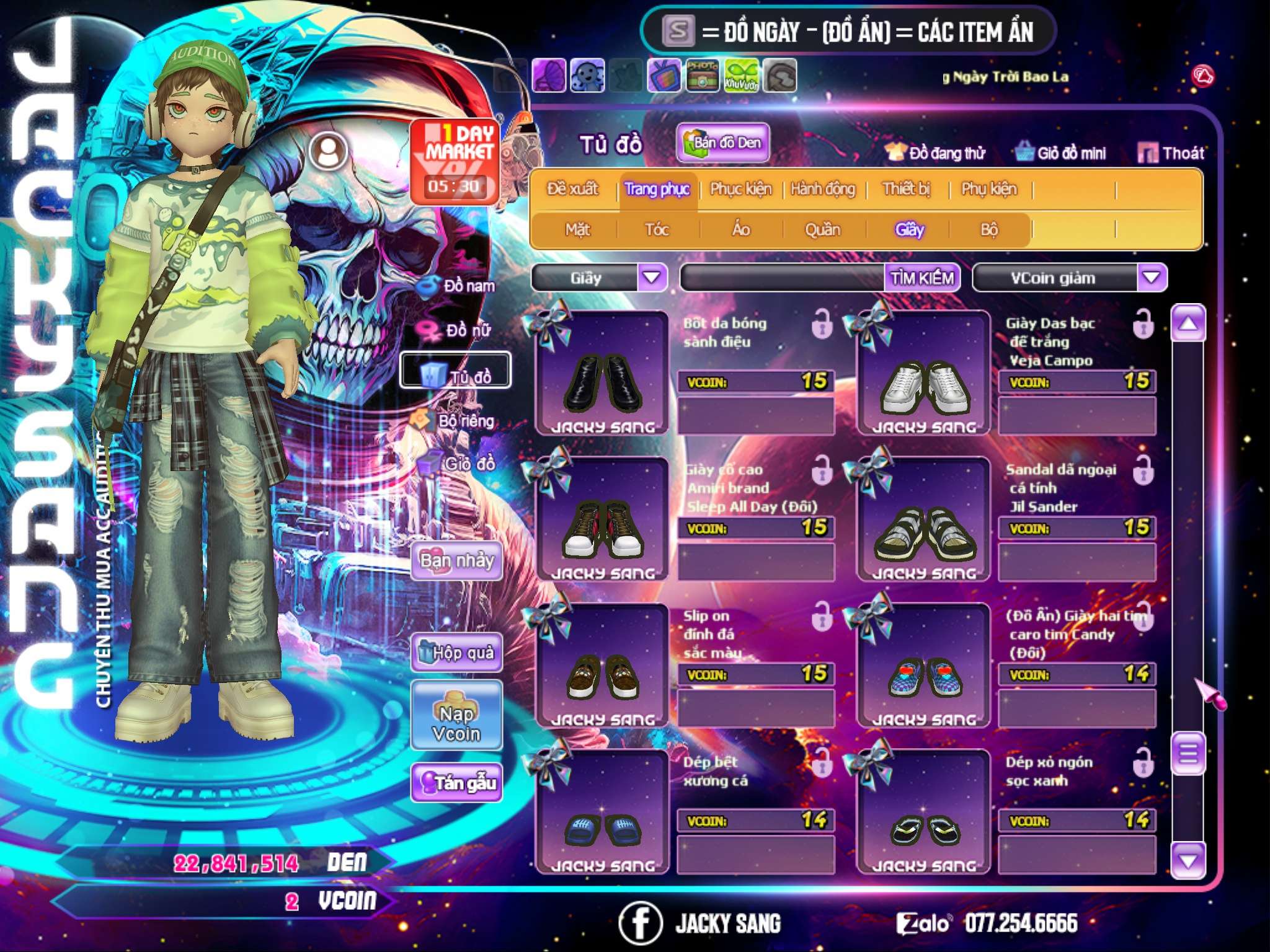Open the Giỏ đồ mini basket

[x=1061, y=153]
